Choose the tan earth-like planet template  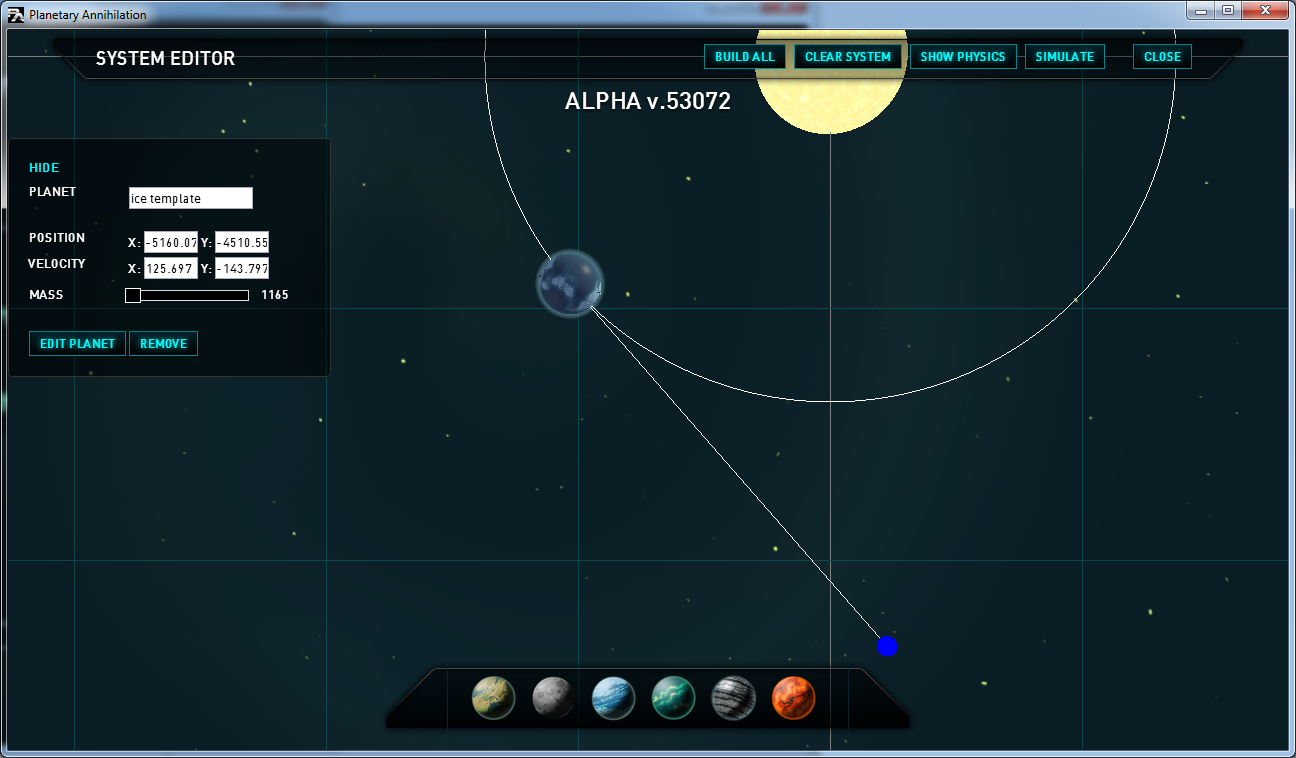(x=493, y=698)
